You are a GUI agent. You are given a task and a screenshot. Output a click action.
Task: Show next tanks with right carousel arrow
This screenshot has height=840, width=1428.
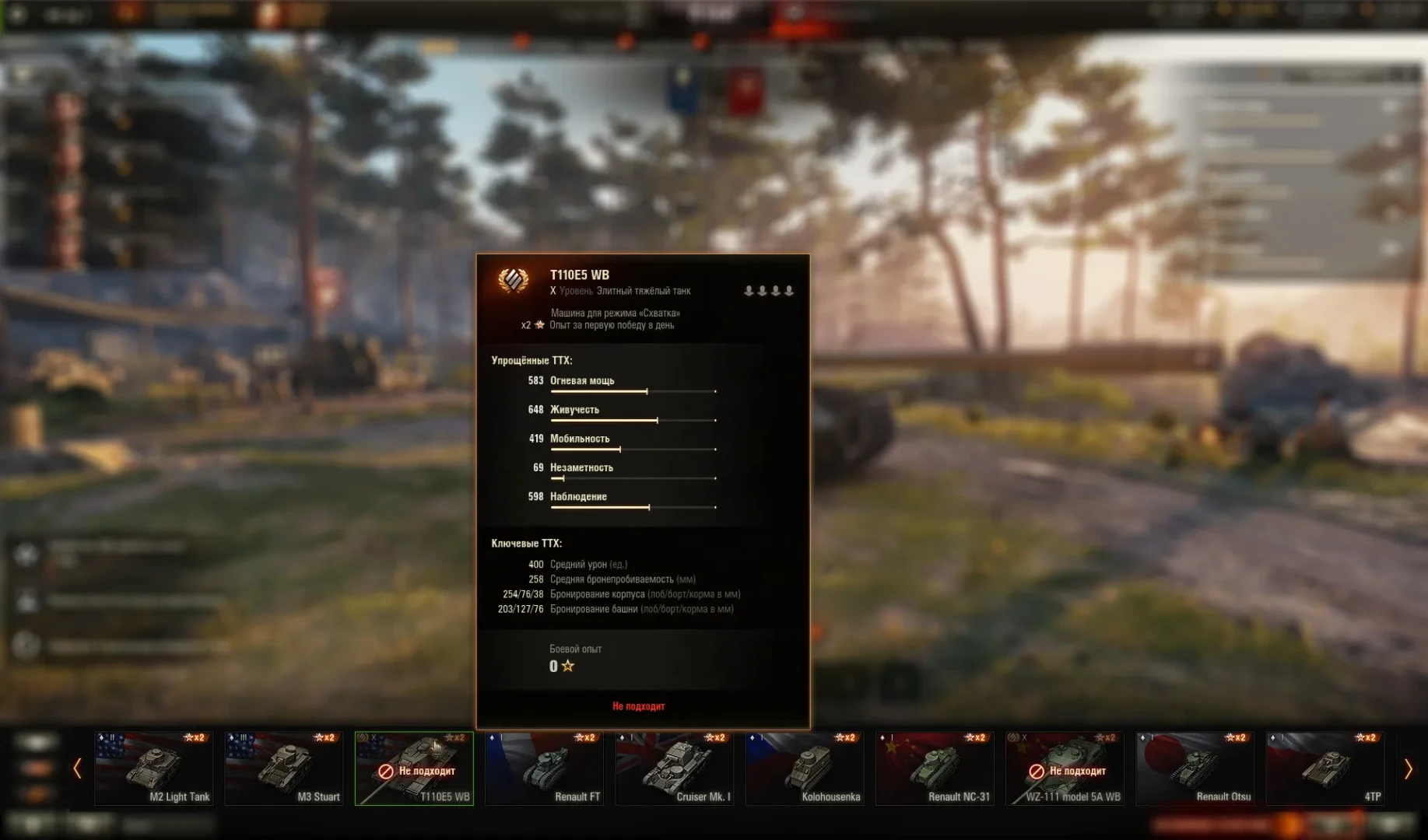point(1408,769)
